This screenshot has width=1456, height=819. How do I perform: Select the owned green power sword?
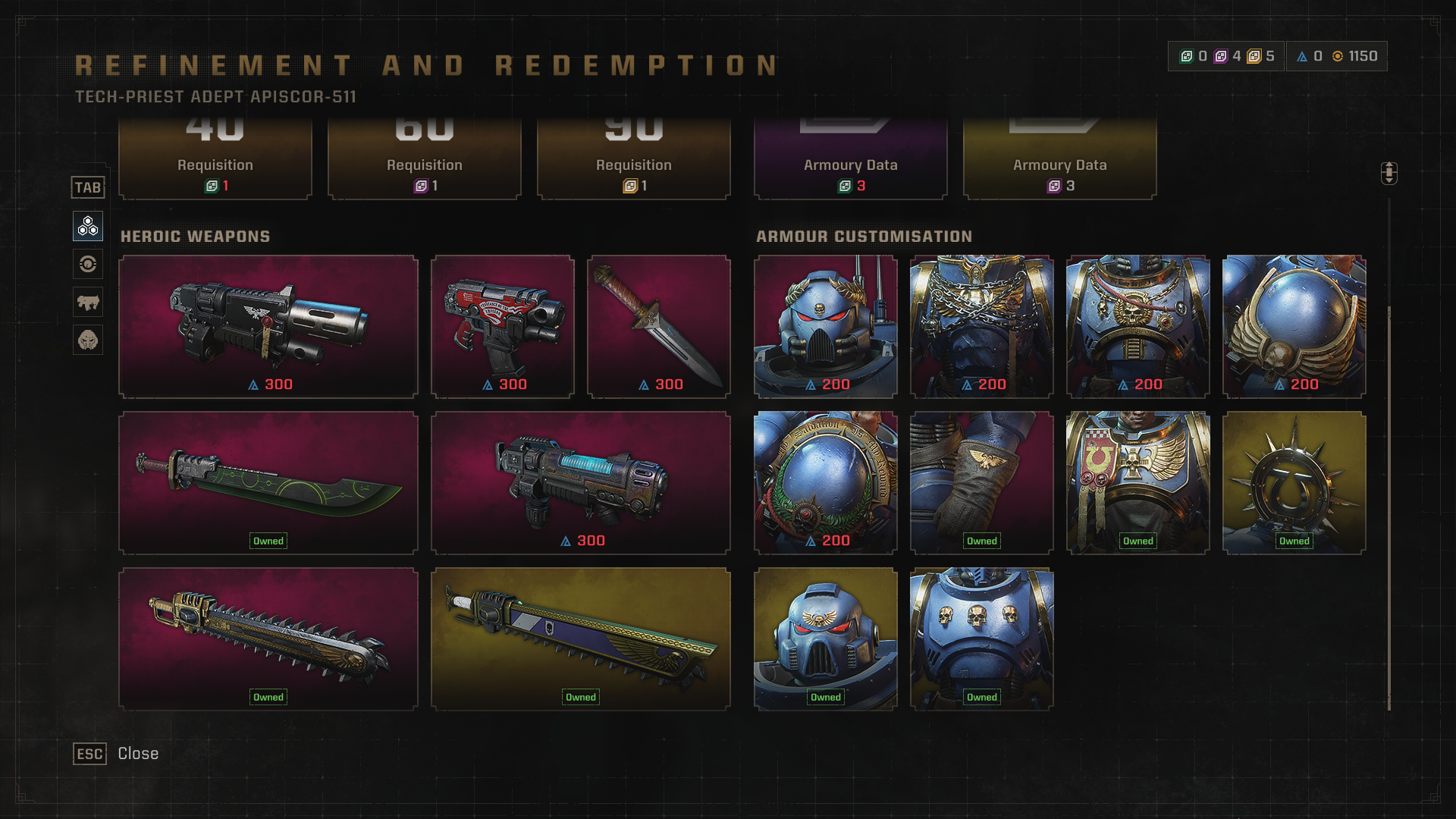268,483
